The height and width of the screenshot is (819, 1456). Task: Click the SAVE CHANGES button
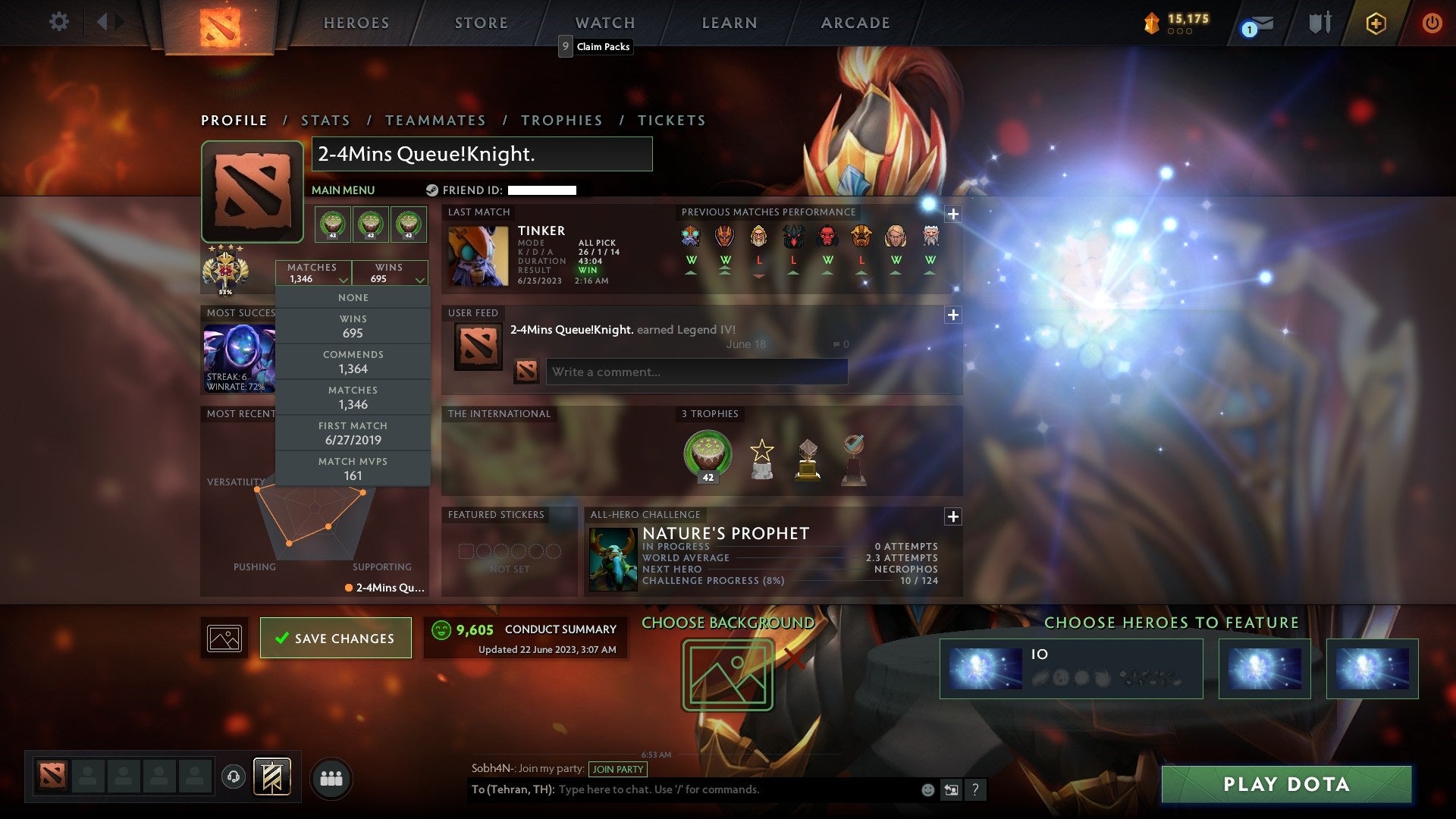click(x=335, y=638)
